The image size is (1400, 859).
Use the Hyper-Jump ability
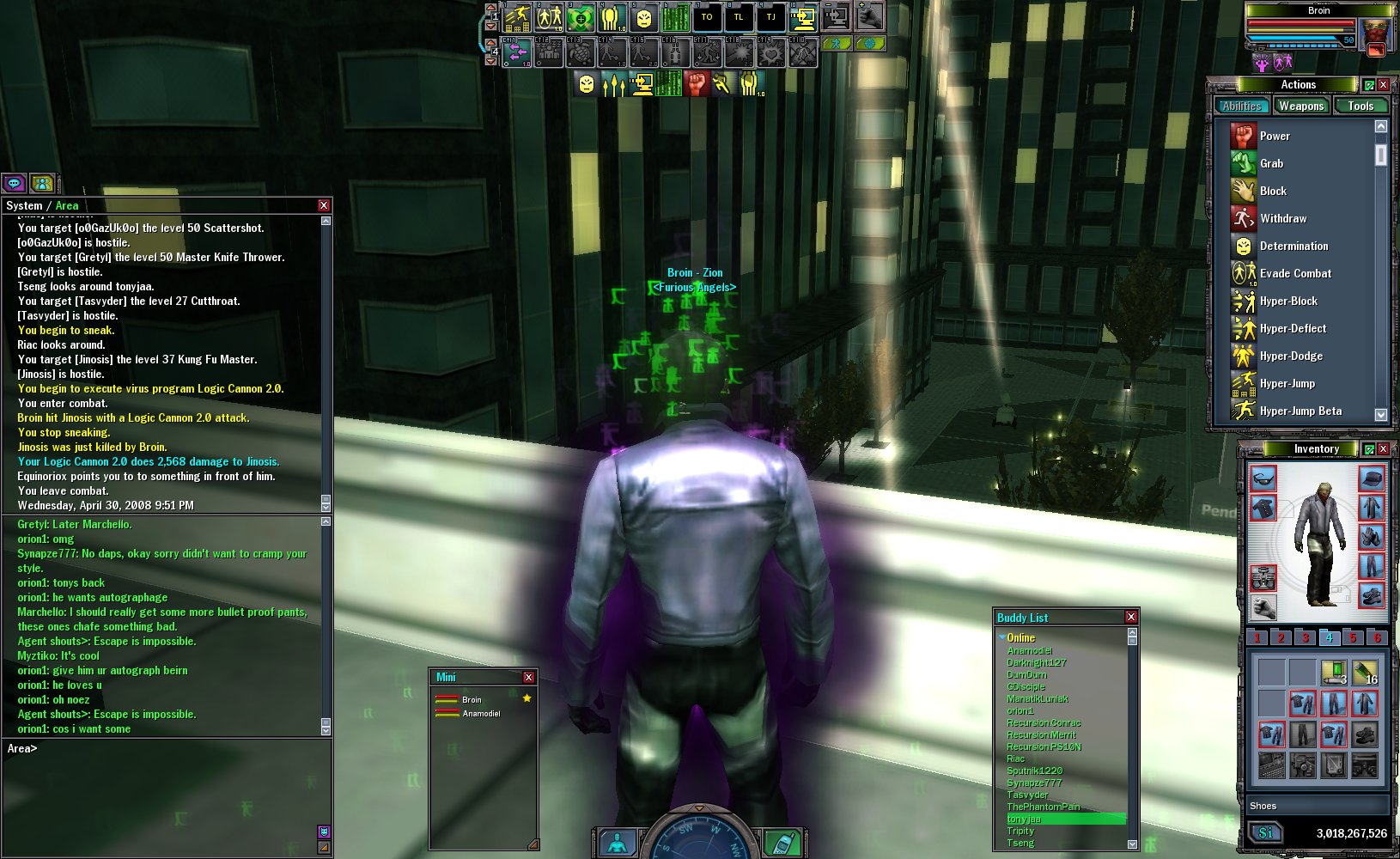[1287, 383]
